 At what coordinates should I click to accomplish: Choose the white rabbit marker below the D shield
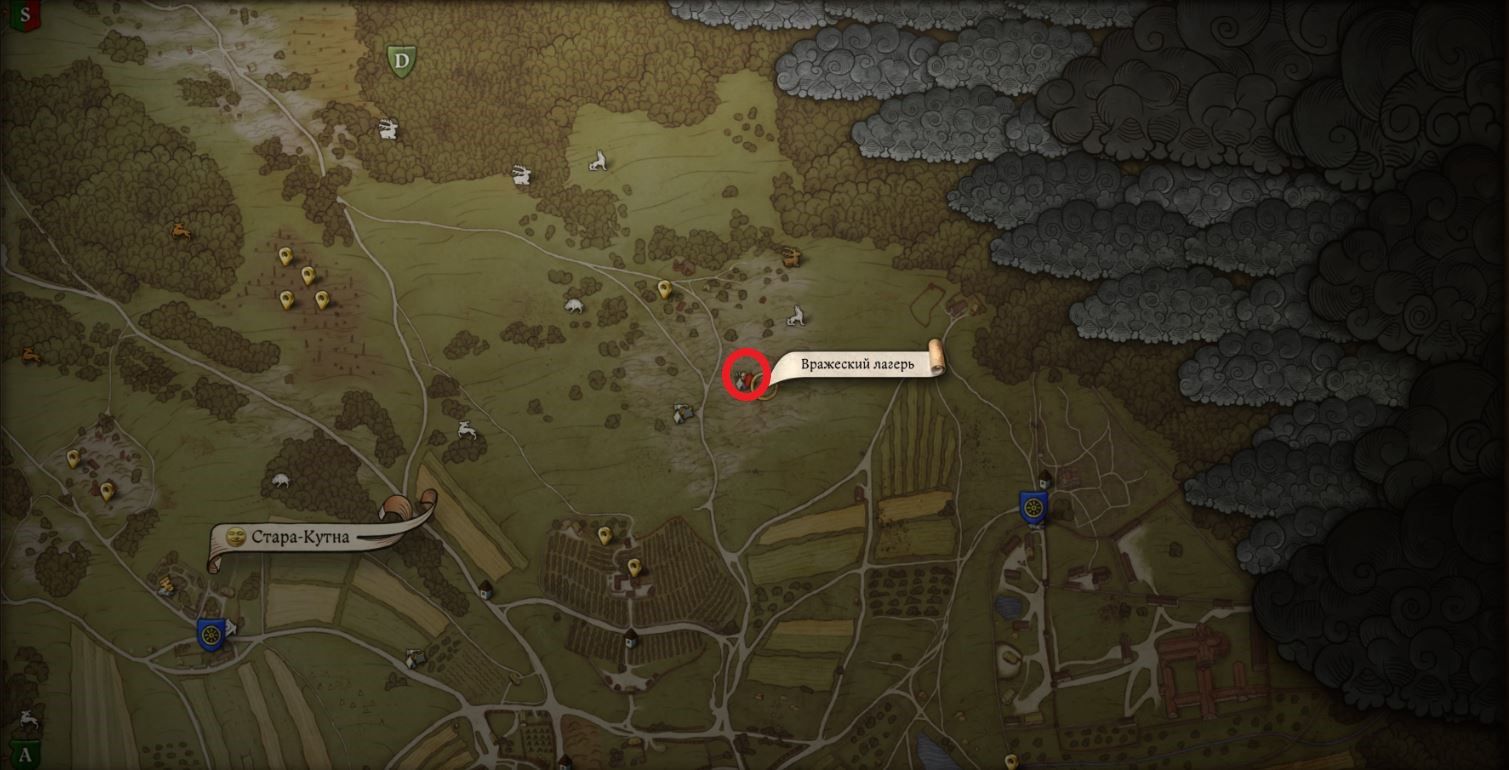387,128
